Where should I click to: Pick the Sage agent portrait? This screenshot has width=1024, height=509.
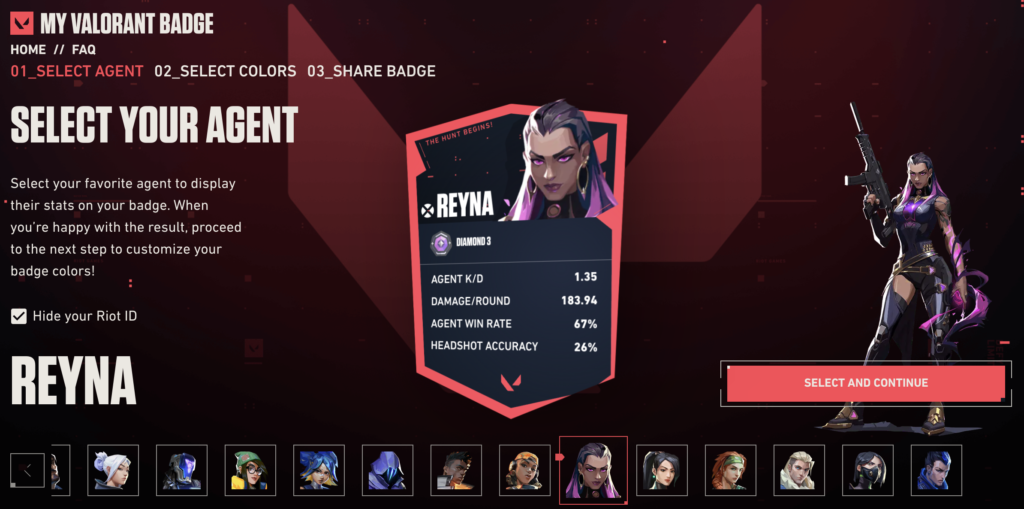(x=662, y=470)
